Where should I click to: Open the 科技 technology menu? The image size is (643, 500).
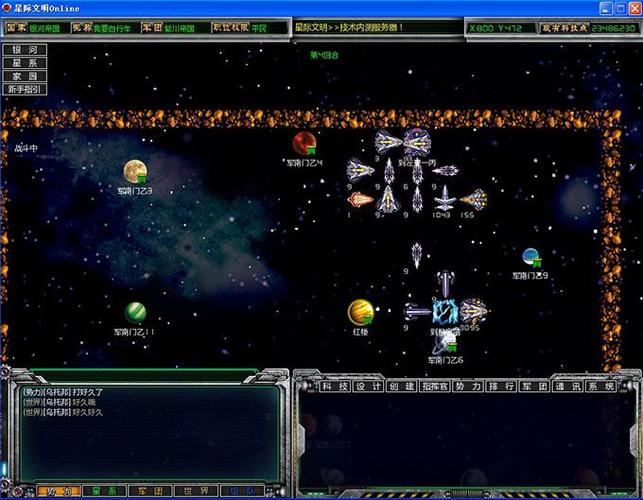tap(331, 385)
